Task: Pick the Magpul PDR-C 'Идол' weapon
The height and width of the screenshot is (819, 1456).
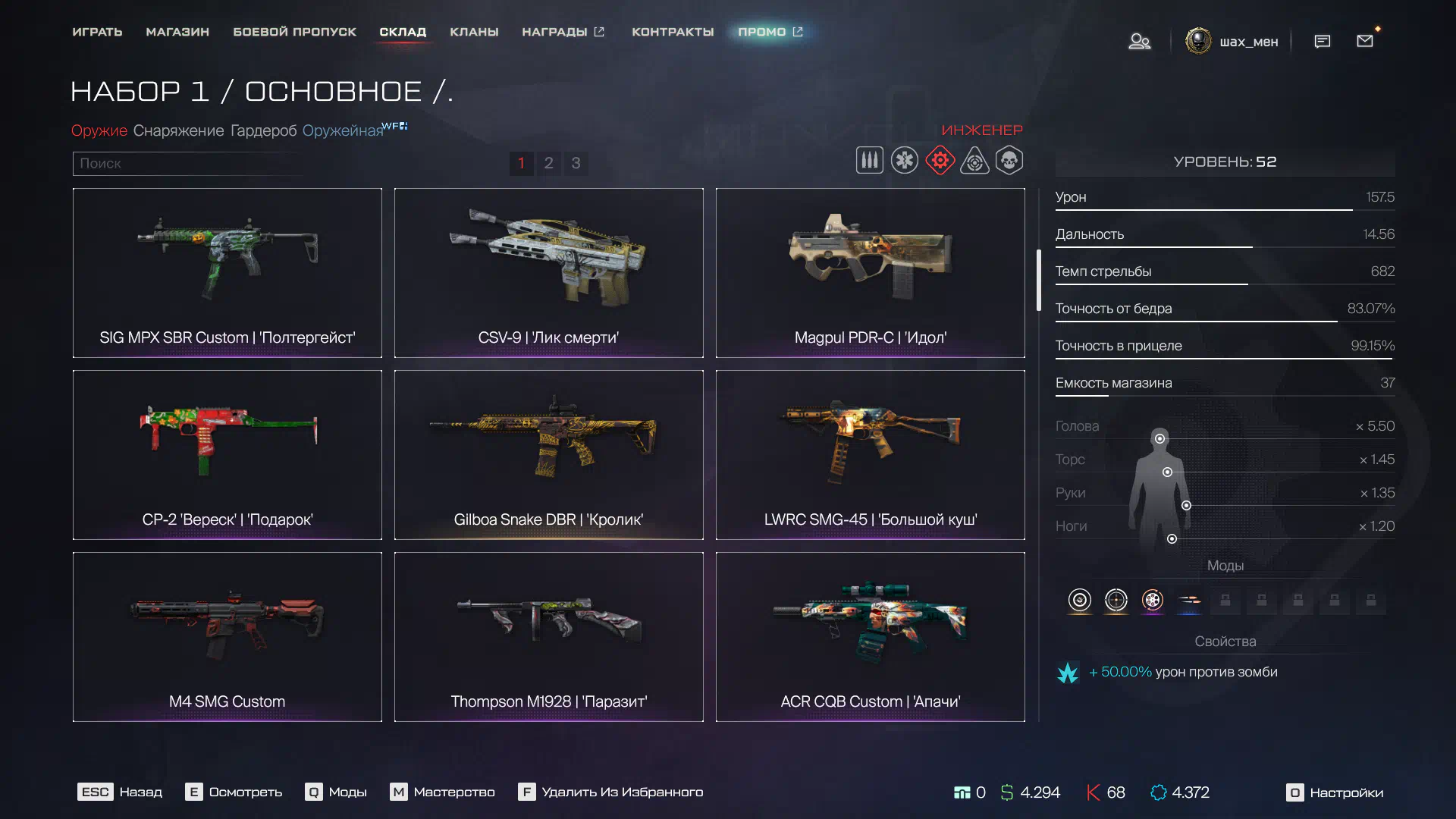Action: coord(871,273)
